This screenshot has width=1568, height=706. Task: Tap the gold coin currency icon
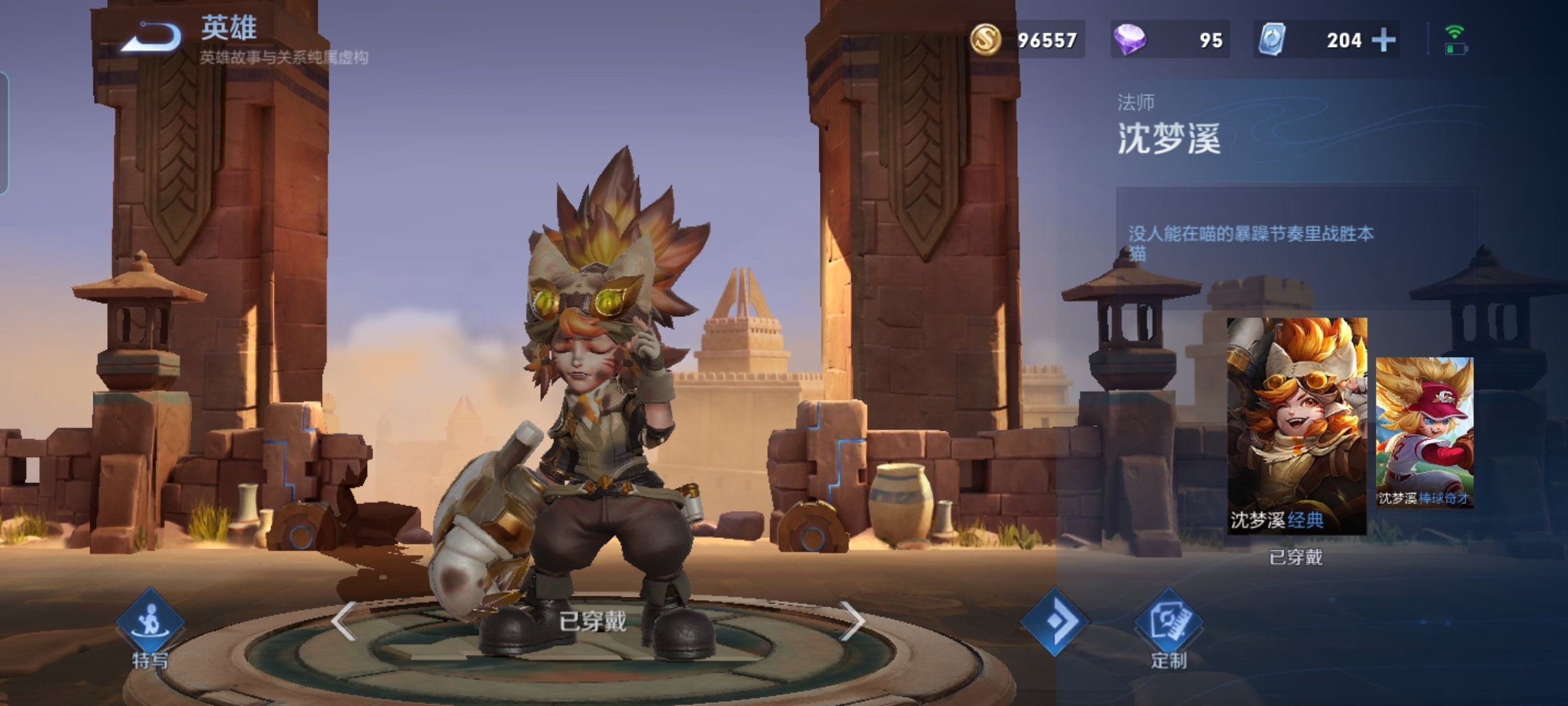(985, 39)
